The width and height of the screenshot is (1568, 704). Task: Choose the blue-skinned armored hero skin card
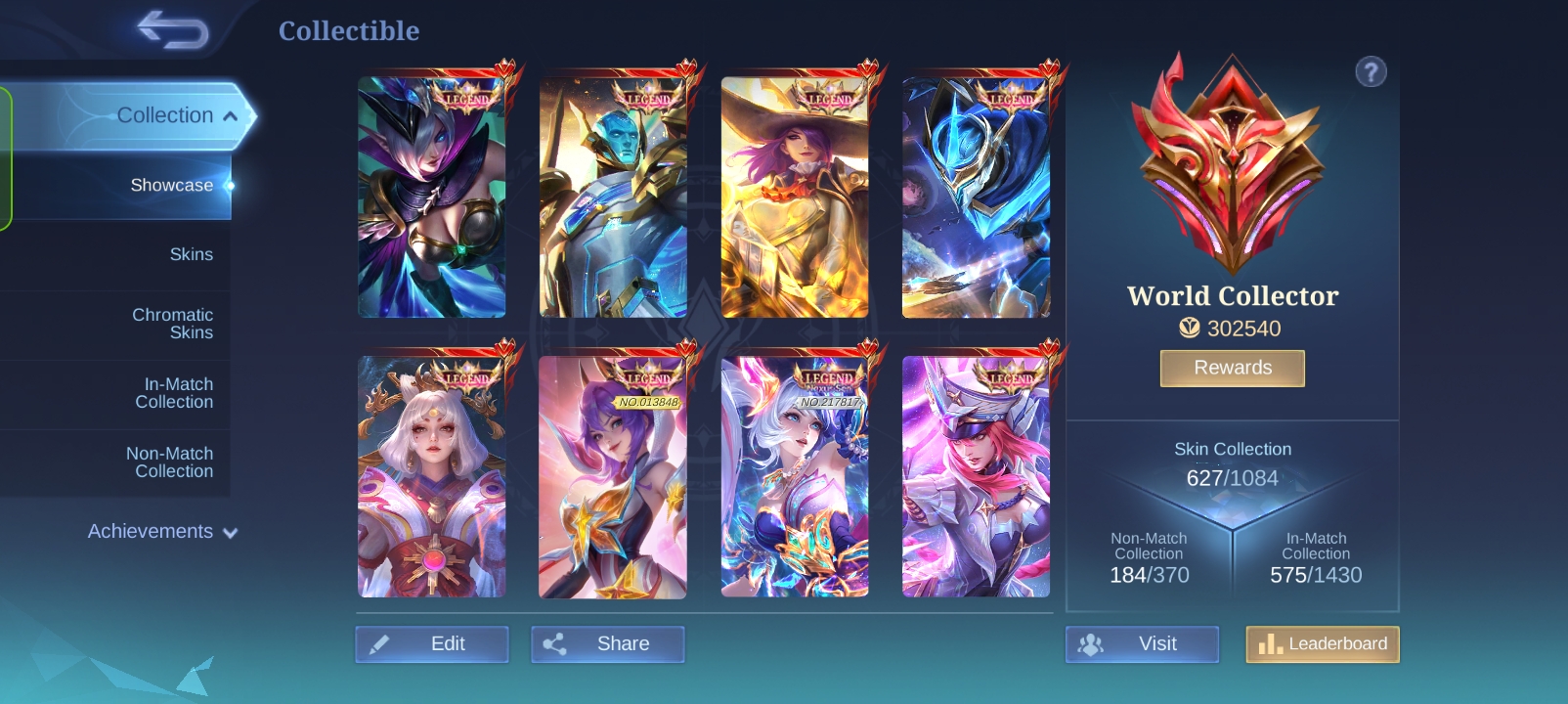click(613, 198)
